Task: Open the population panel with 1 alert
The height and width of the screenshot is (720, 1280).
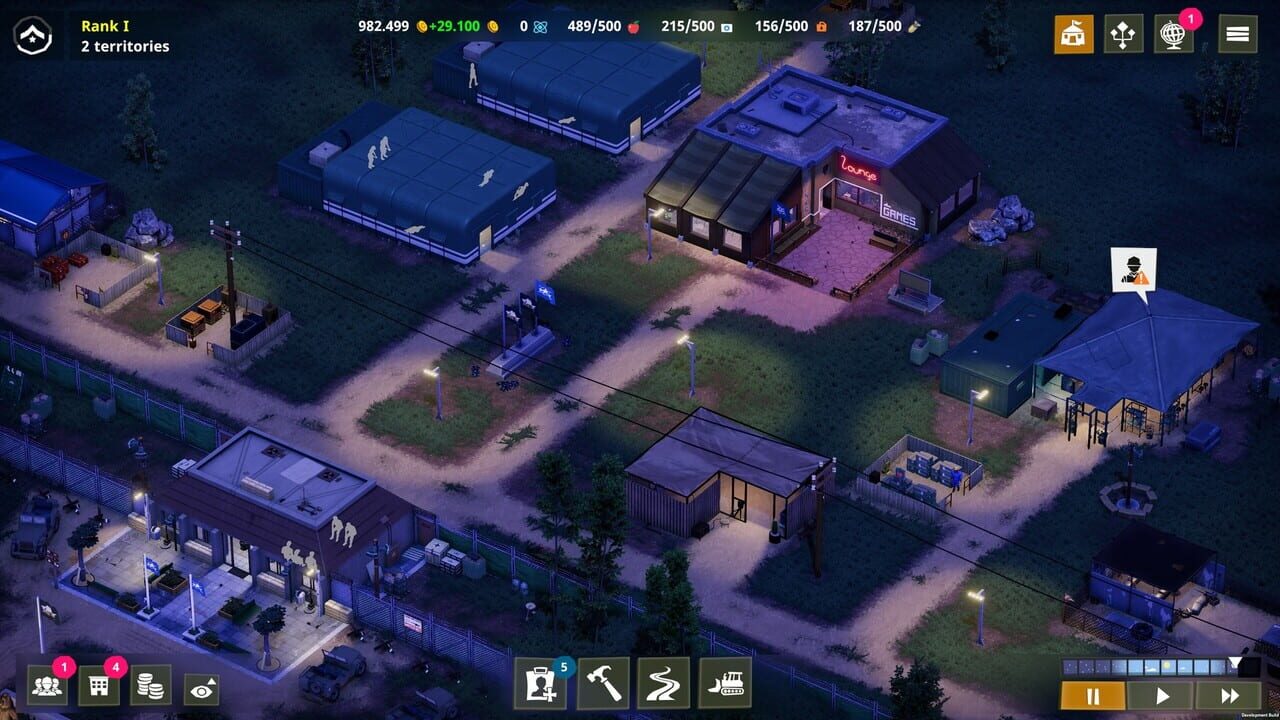Action: click(x=48, y=688)
